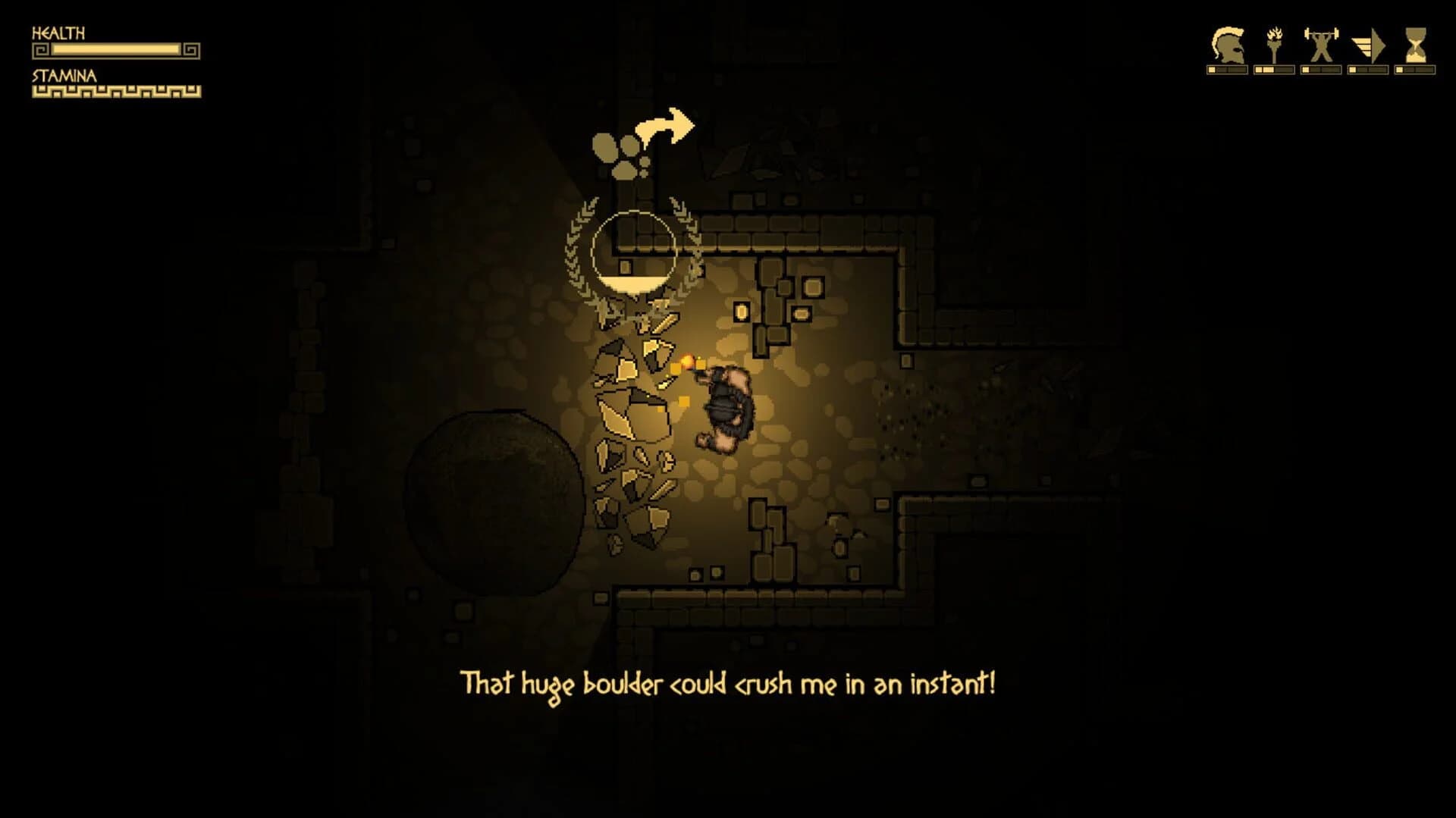Viewport: 1456px width, 818px height.
Task: Expand the strength skill level bar
Action: pyautogui.click(x=1321, y=71)
